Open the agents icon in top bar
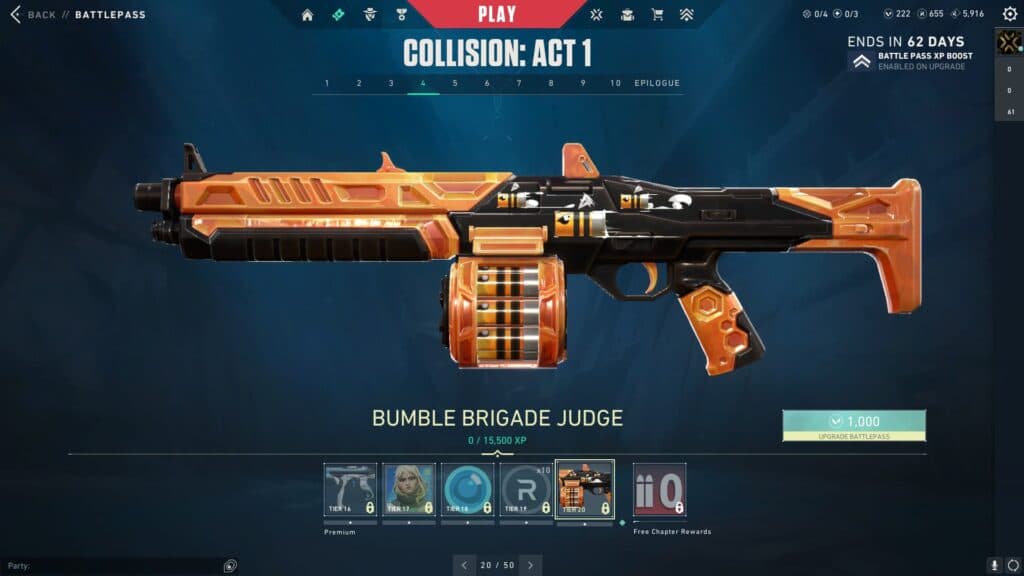This screenshot has width=1024, height=576. point(369,15)
